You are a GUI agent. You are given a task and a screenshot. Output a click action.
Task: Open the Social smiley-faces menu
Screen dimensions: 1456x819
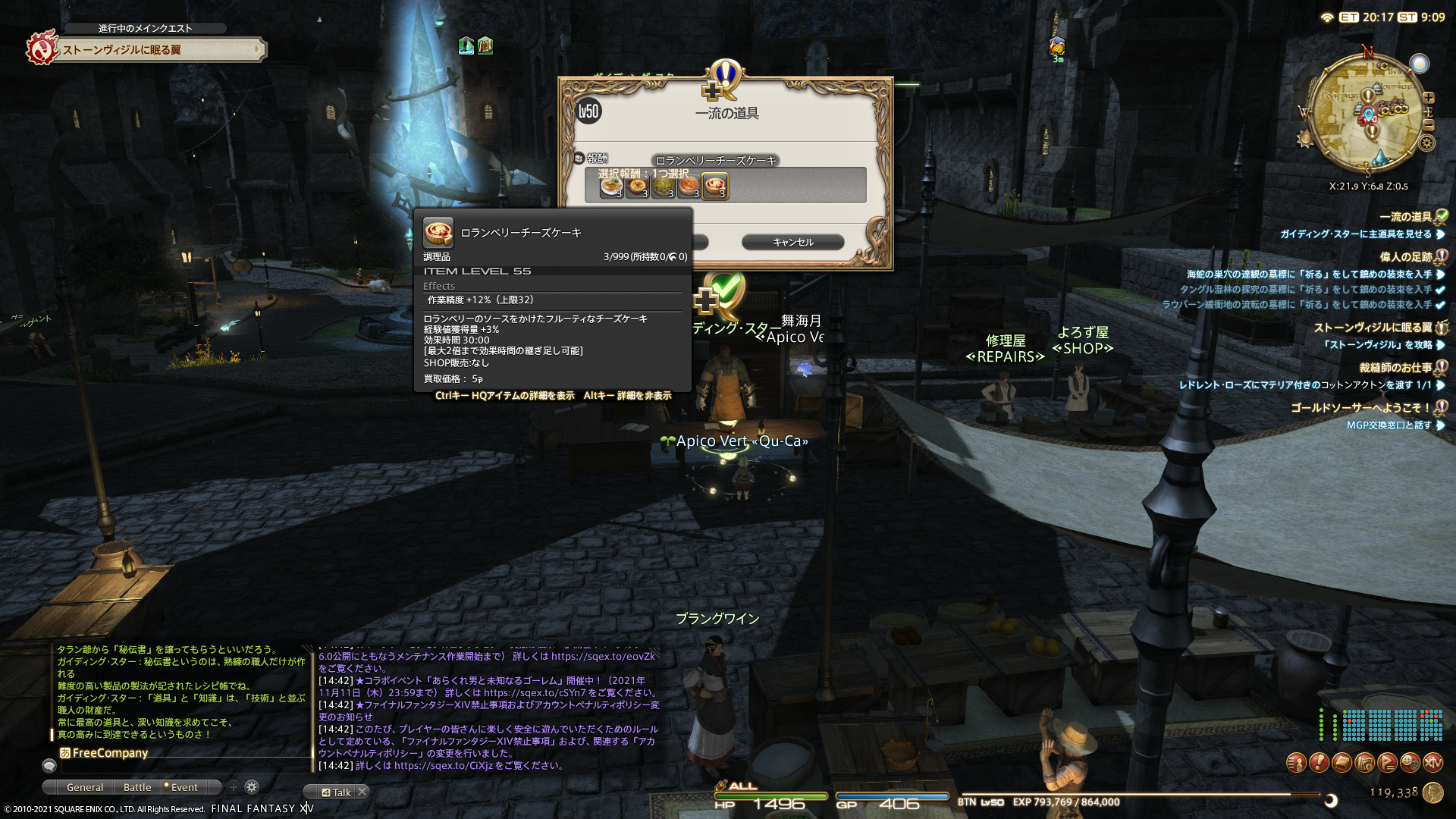pos(1410,762)
